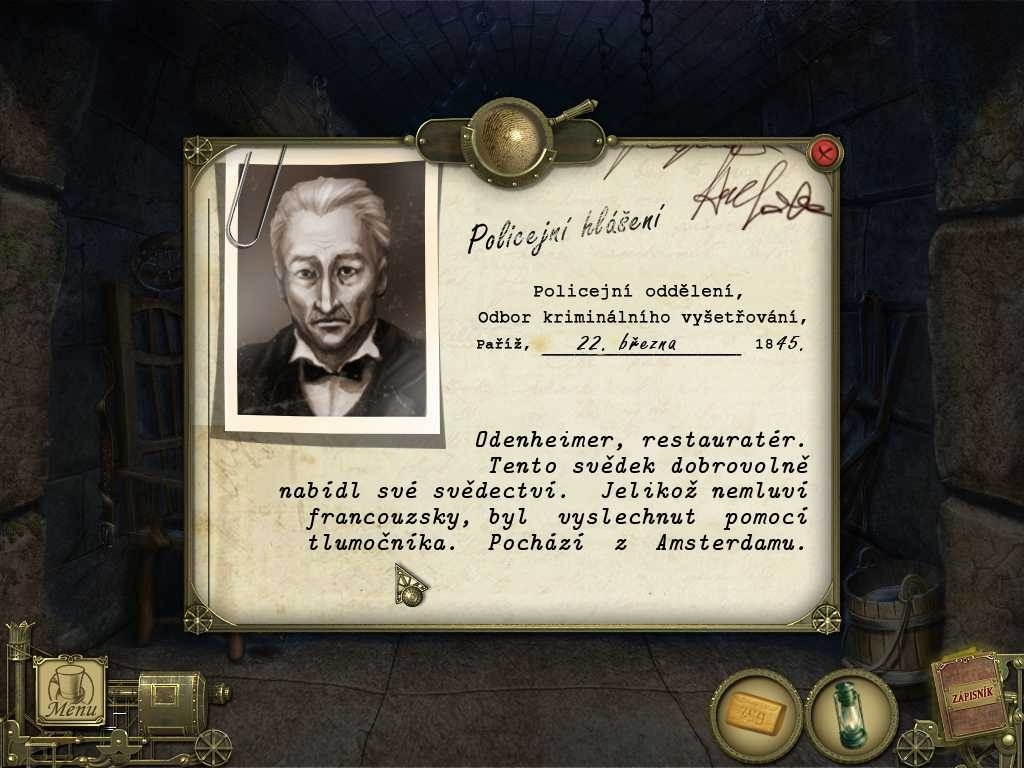
Task: Open the top hat Menu button
Action: [x=71, y=691]
